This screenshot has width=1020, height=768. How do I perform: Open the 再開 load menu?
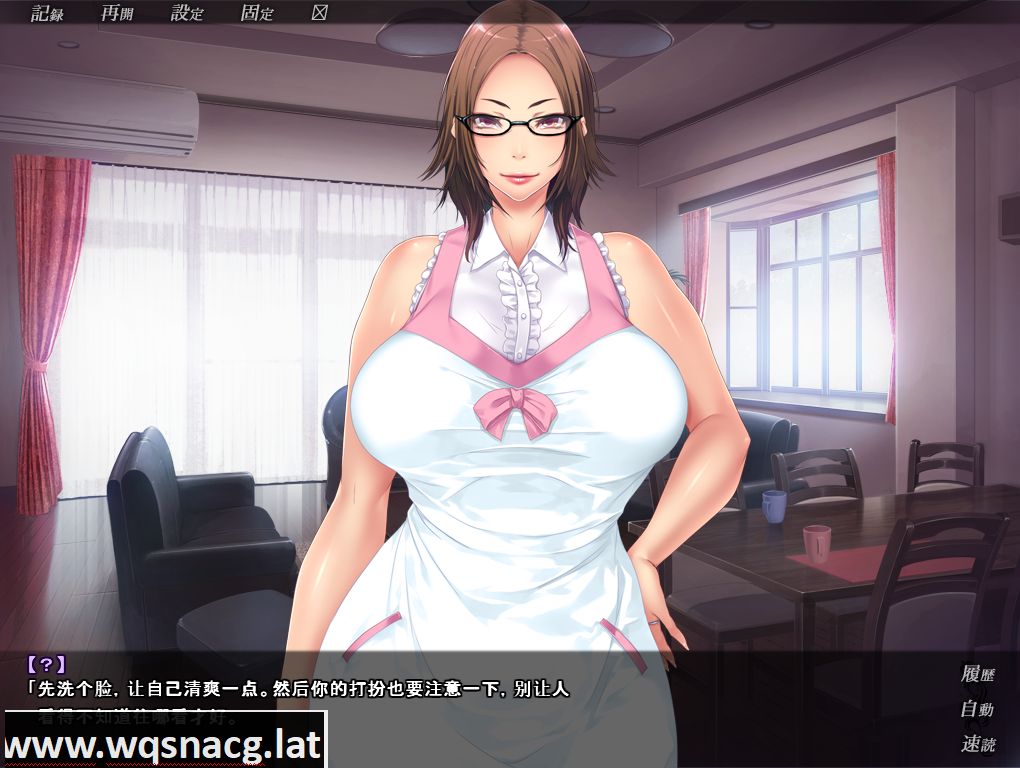point(117,13)
